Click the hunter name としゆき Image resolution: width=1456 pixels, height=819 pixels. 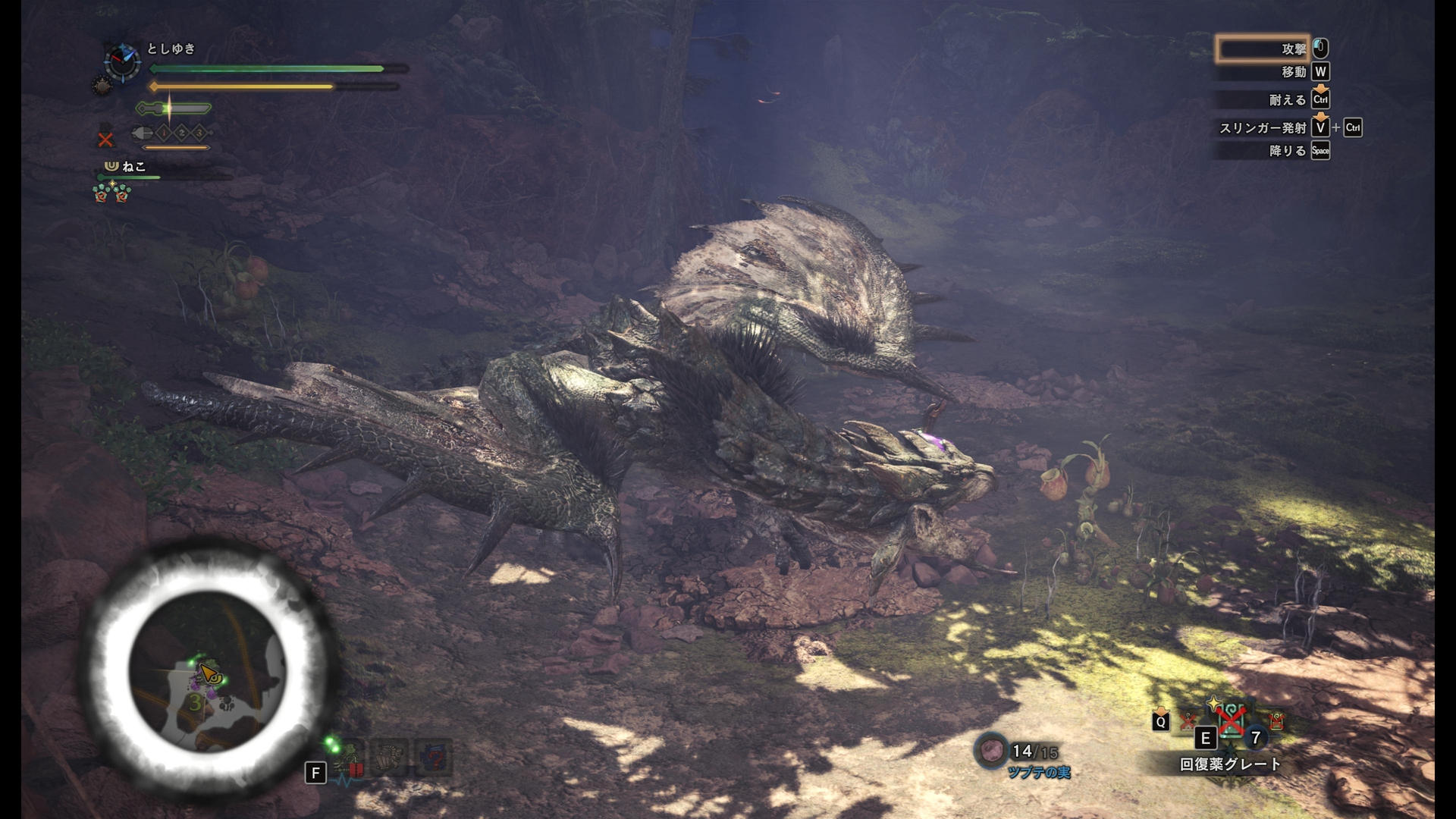tap(171, 49)
